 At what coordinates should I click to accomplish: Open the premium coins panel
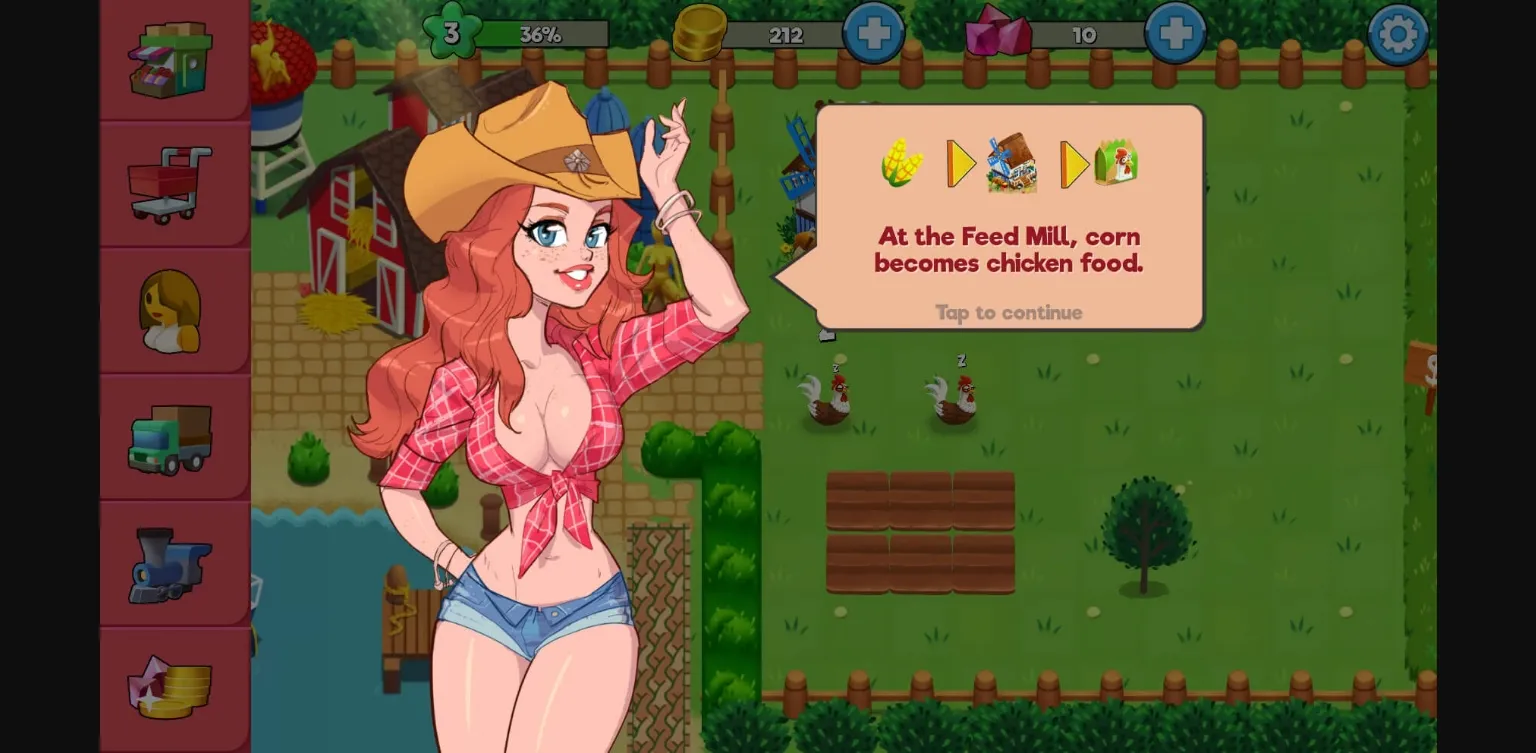[170, 688]
